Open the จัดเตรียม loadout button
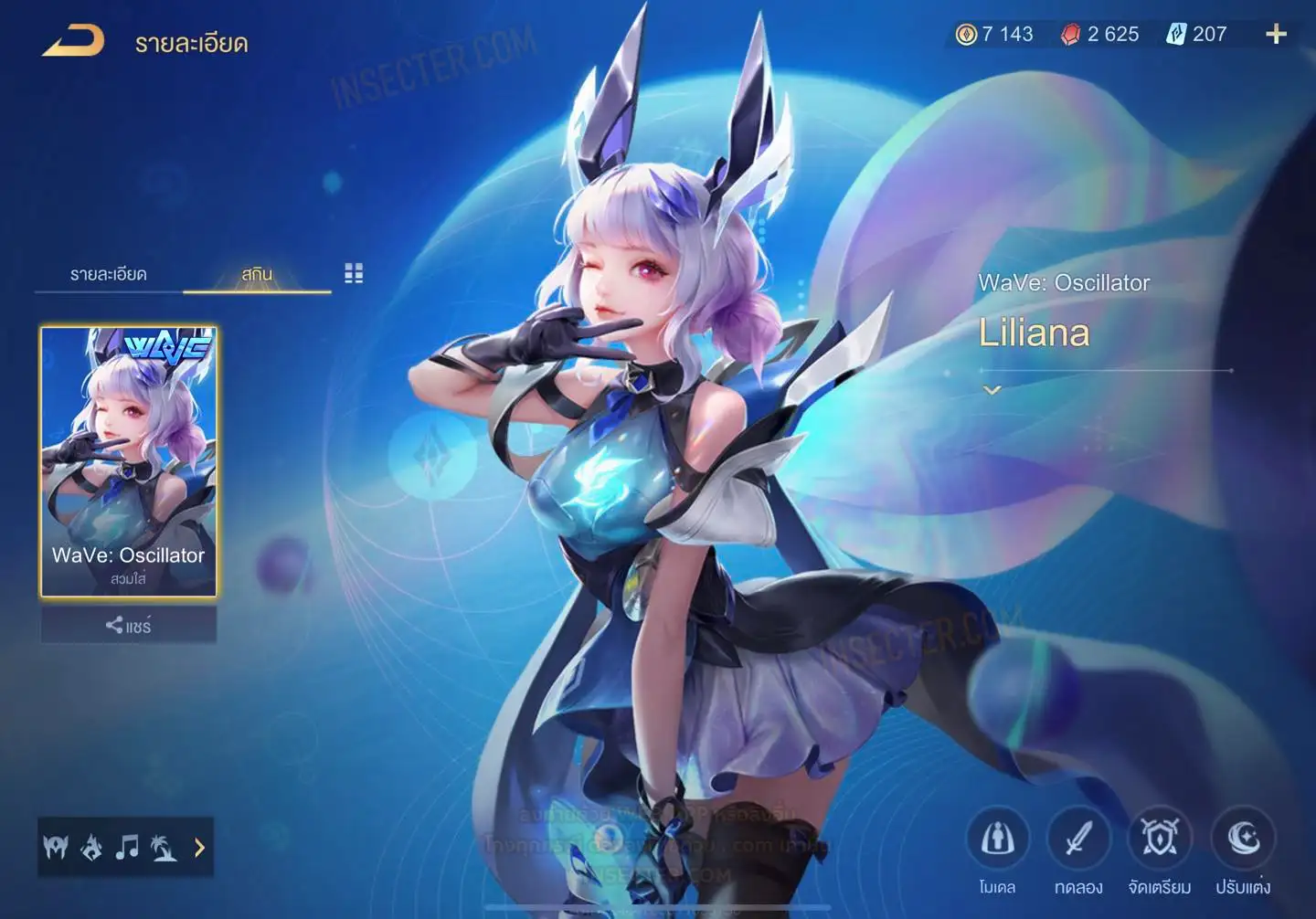Image resolution: width=1316 pixels, height=919 pixels. pyautogui.click(x=1160, y=839)
